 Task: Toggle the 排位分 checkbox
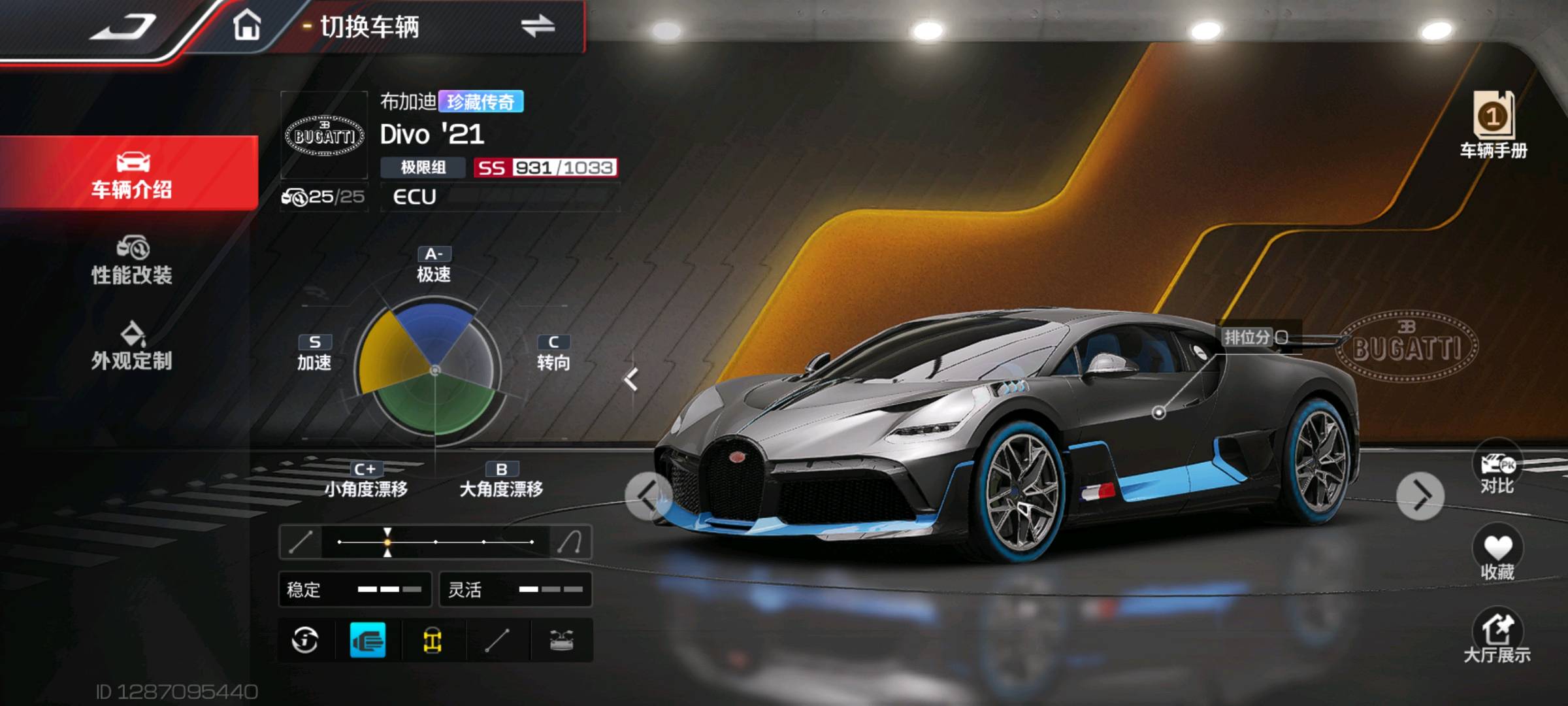point(1282,337)
